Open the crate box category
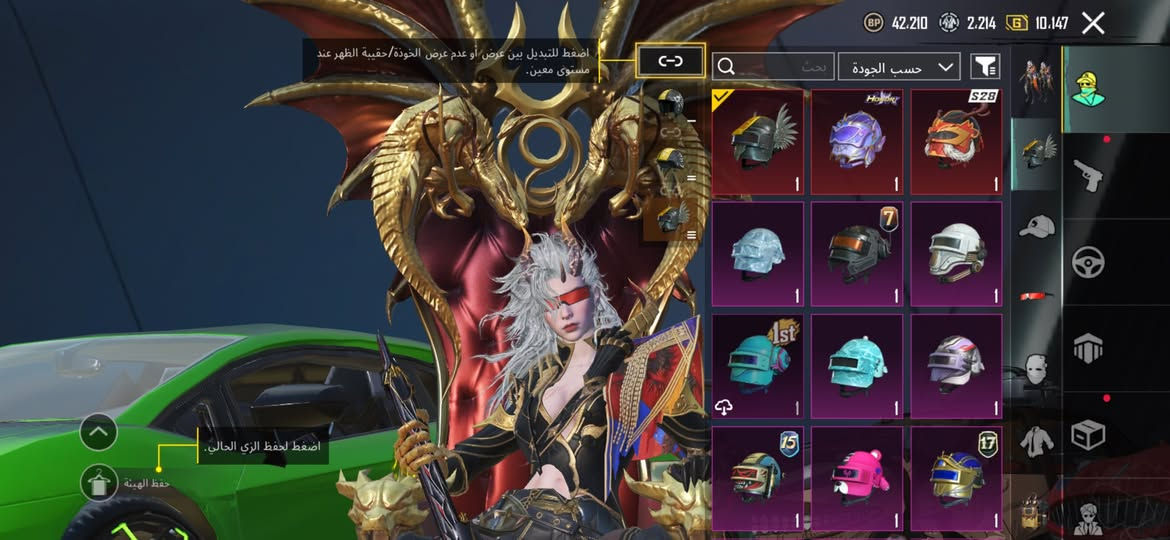The height and width of the screenshot is (540, 1170). [x=1089, y=433]
